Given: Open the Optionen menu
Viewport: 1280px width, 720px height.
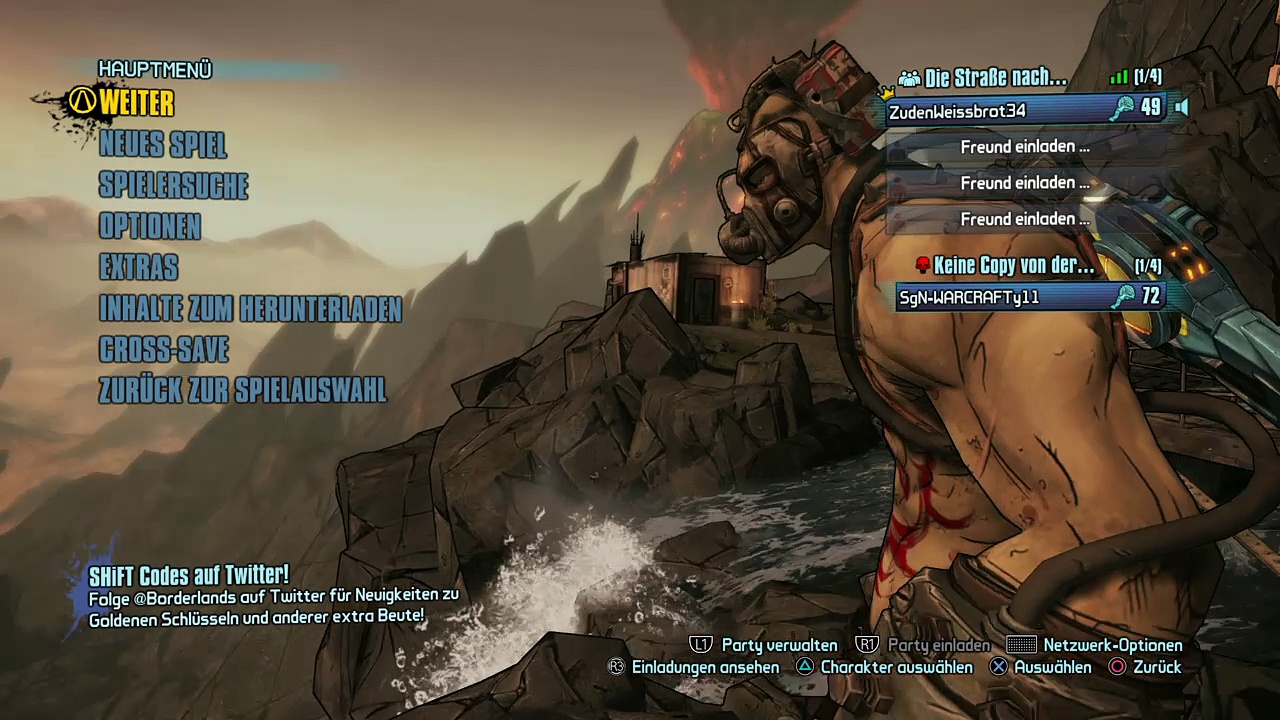Looking at the screenshot, I should [x=150, y=227].
